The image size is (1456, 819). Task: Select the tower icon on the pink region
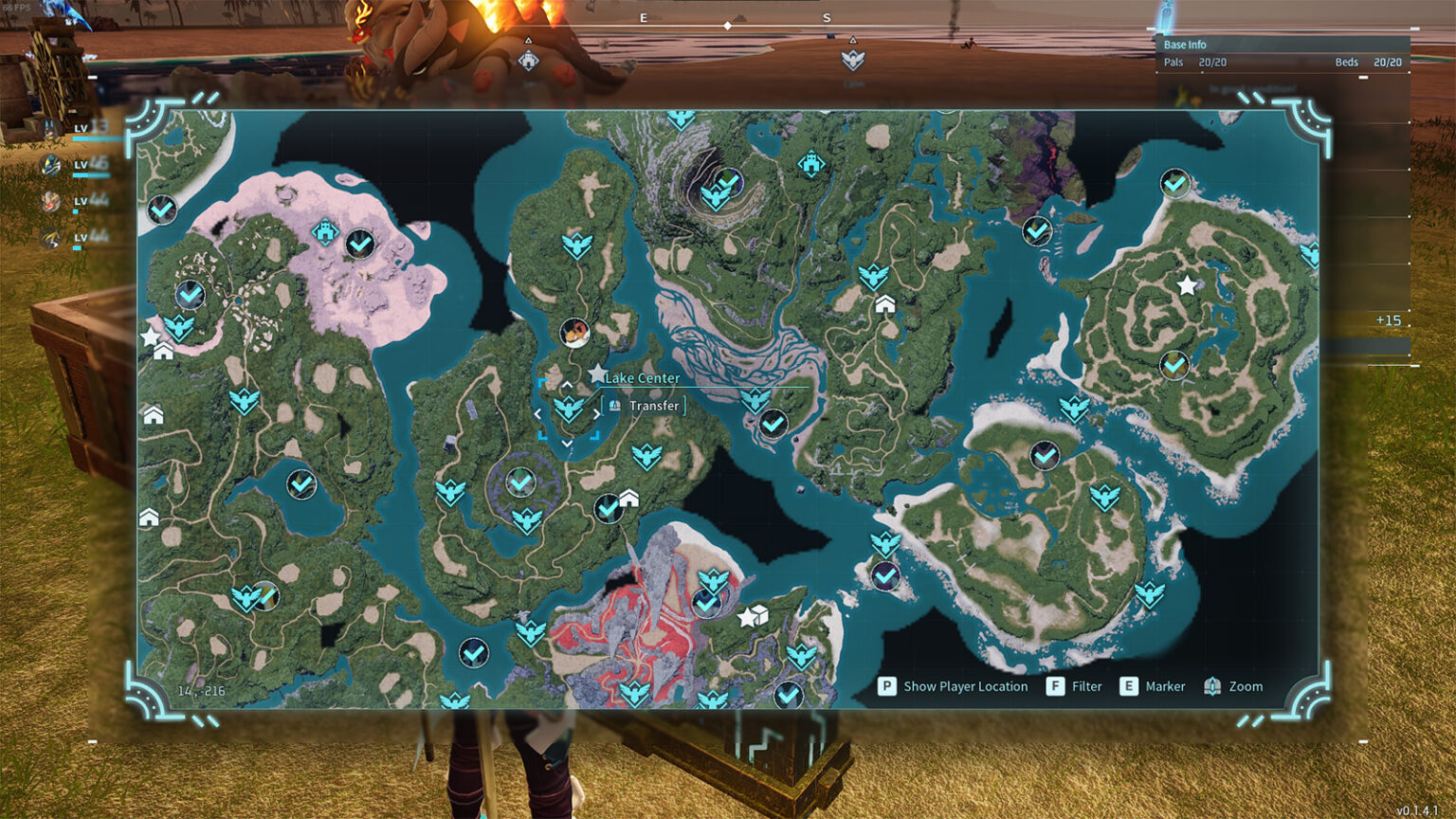(x=325, y=230)
